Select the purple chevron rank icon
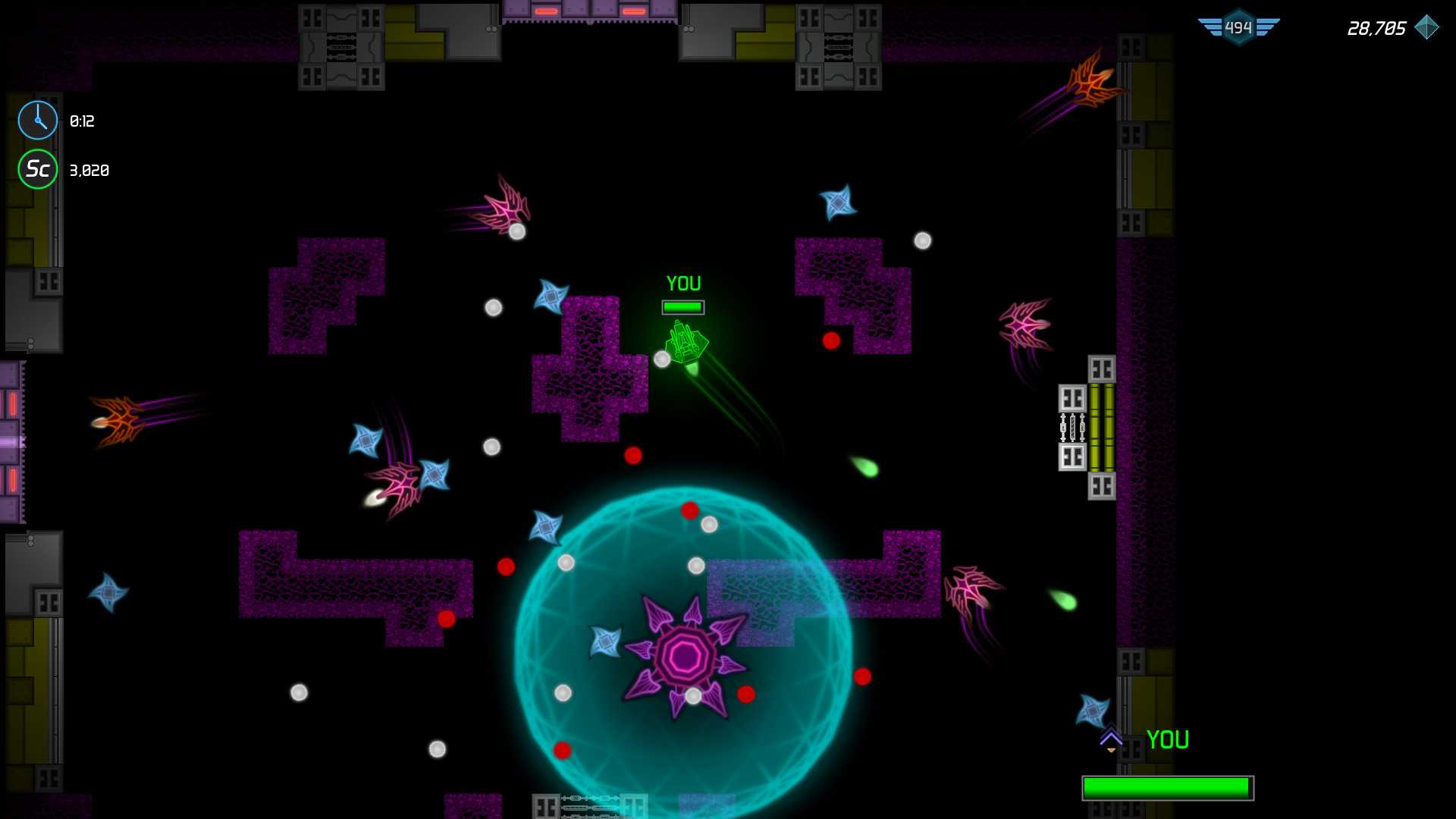 [x=1111, y=739]
